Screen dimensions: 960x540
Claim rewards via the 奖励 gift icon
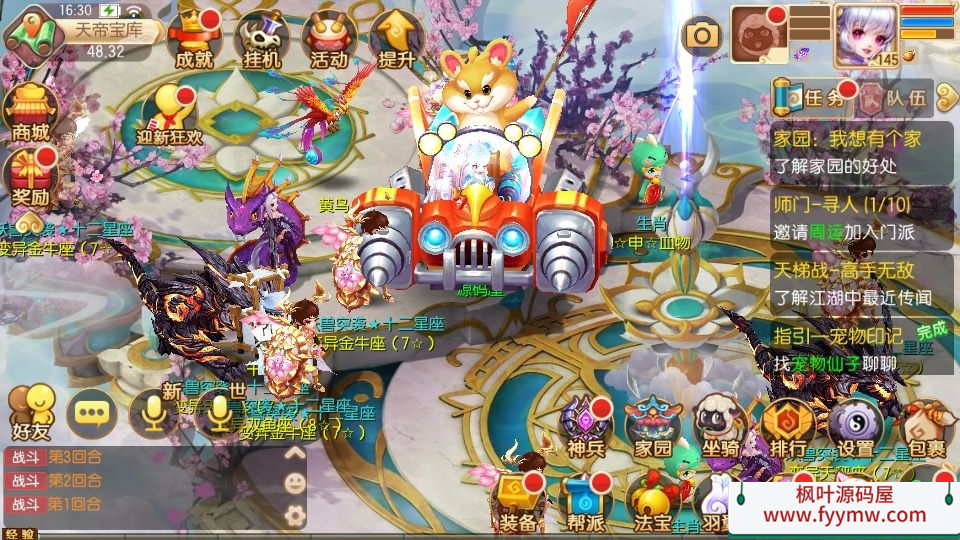point(29,174)
